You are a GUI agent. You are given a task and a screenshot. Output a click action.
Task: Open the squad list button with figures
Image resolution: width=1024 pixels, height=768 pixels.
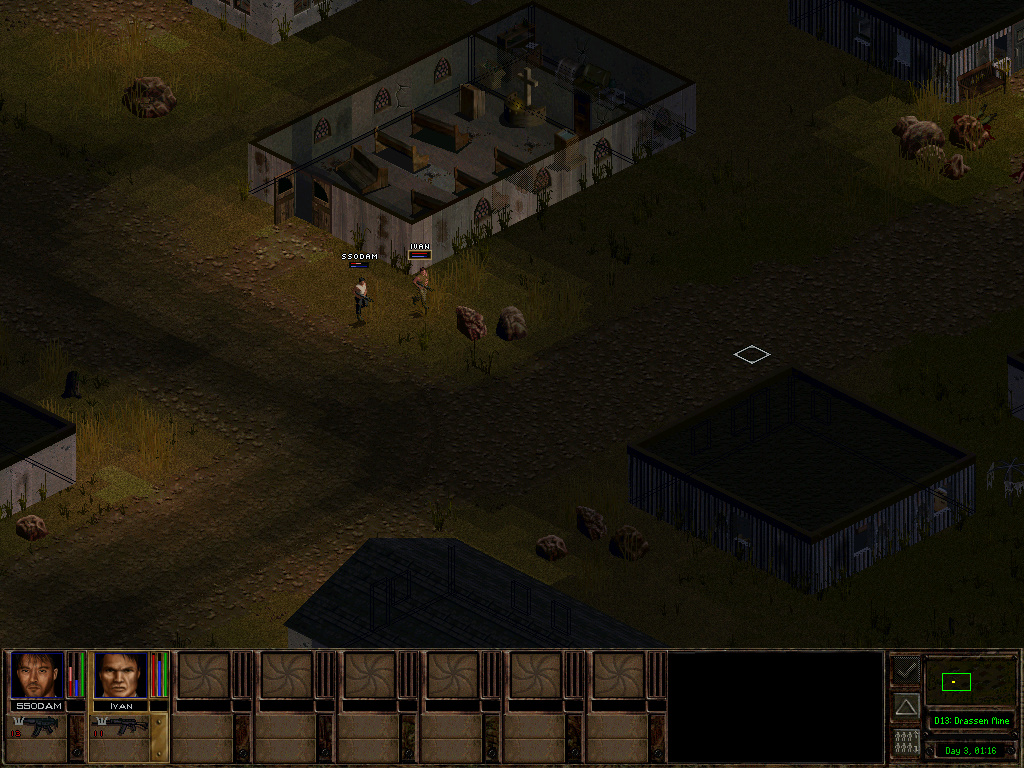(x=906, y=743)
